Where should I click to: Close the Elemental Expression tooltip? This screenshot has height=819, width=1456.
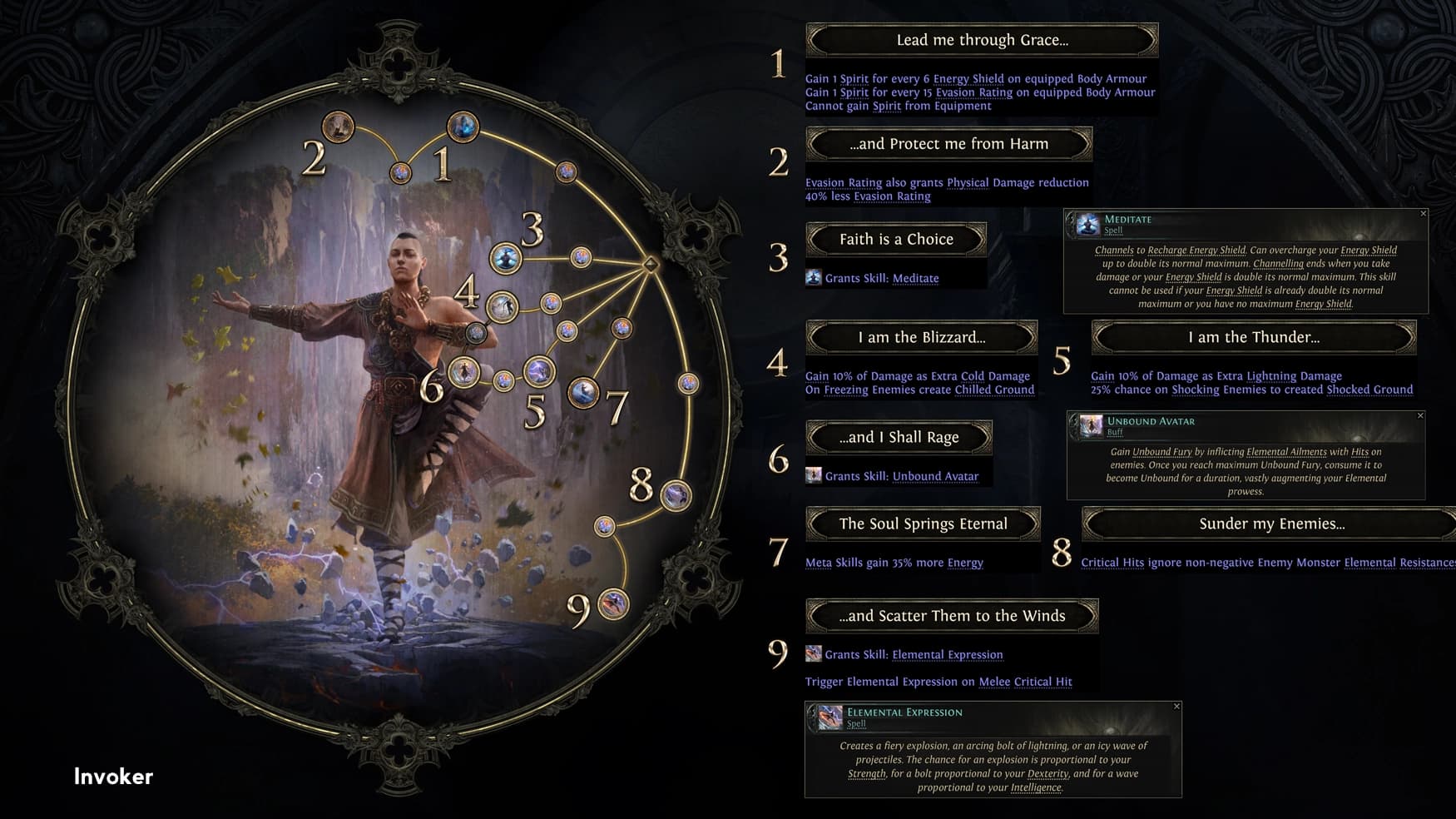click(x=1178, y=706)
